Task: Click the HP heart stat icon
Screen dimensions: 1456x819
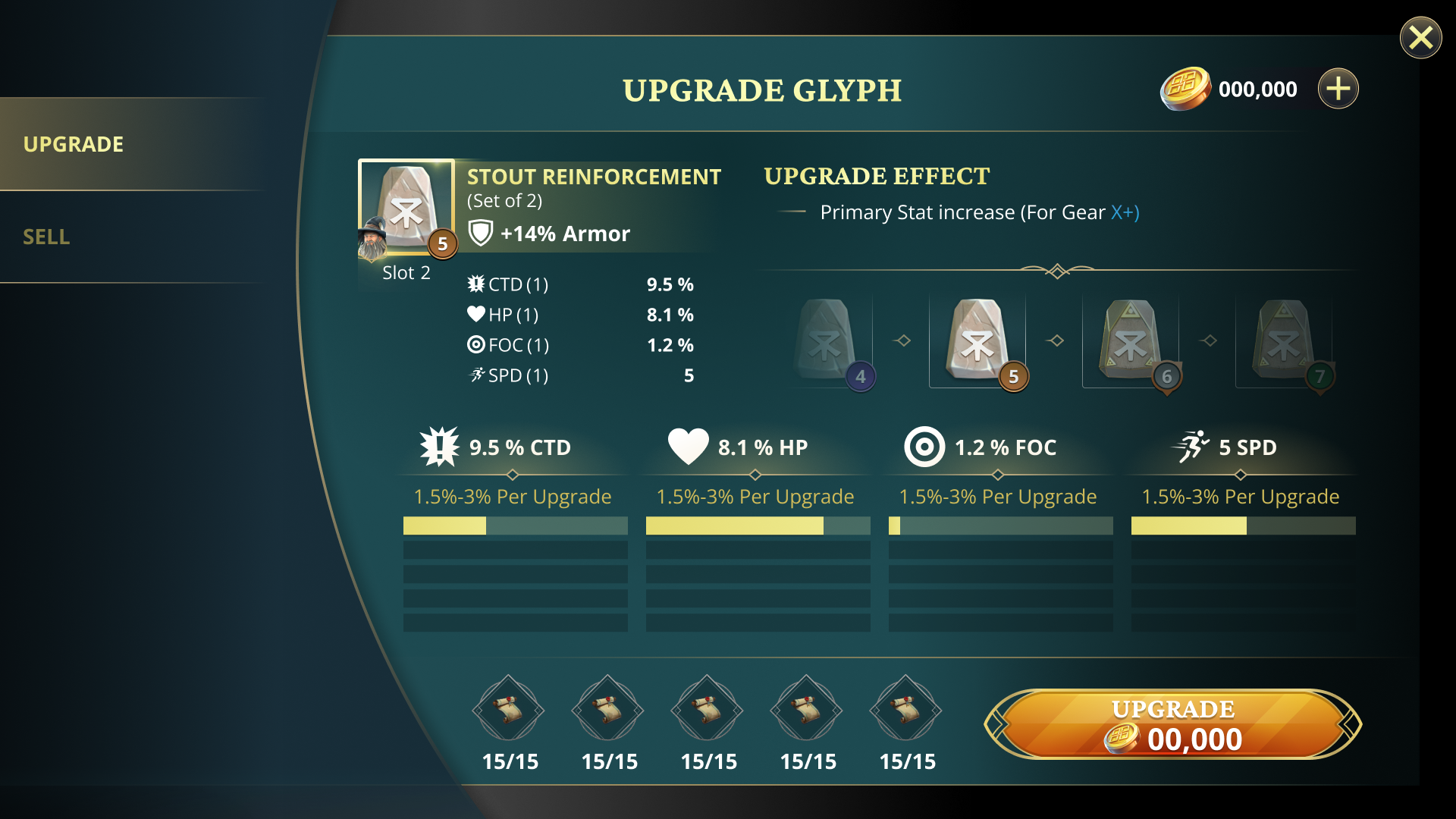Action: click(688, 446)
